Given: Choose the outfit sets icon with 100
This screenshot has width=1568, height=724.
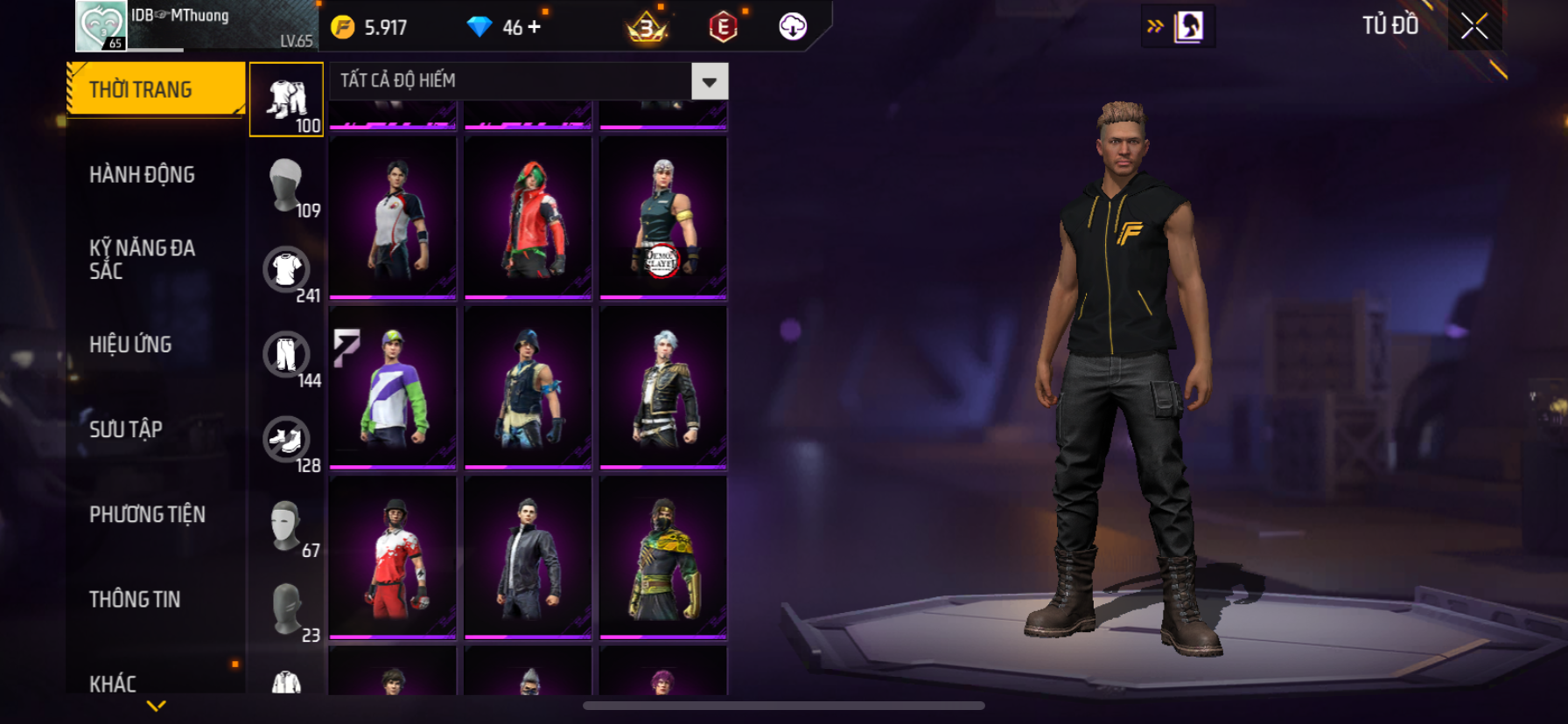Looking at the screenshot, I should [x=287, y=100].
